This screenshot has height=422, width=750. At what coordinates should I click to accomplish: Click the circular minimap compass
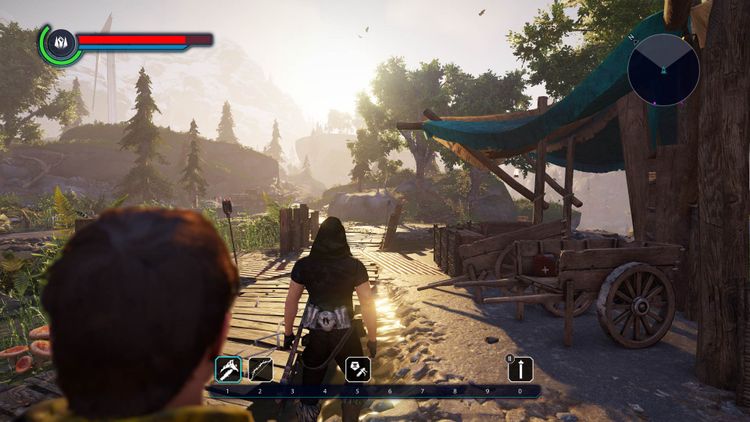pos(663,69)
